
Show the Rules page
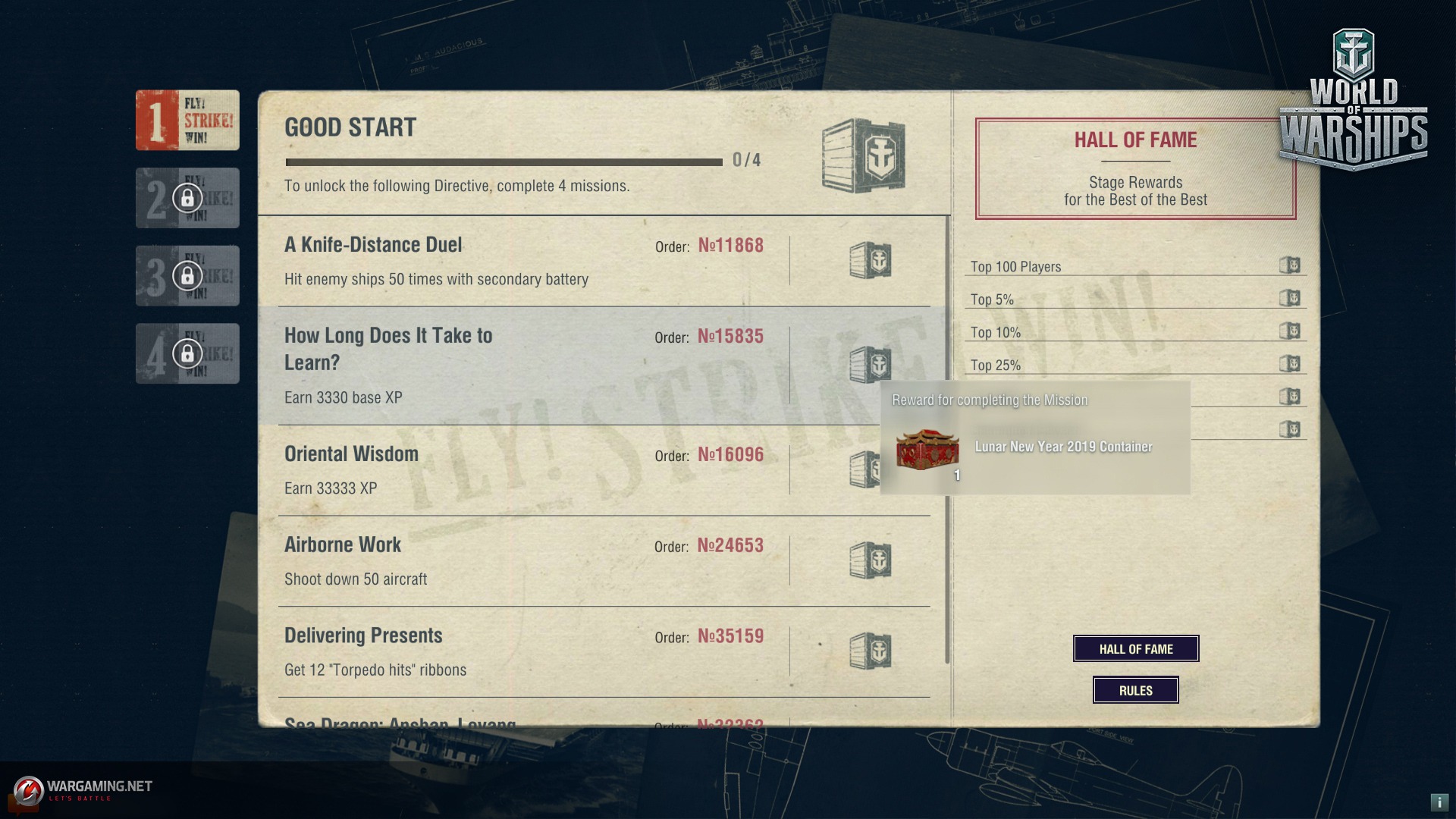(1135, 690)
